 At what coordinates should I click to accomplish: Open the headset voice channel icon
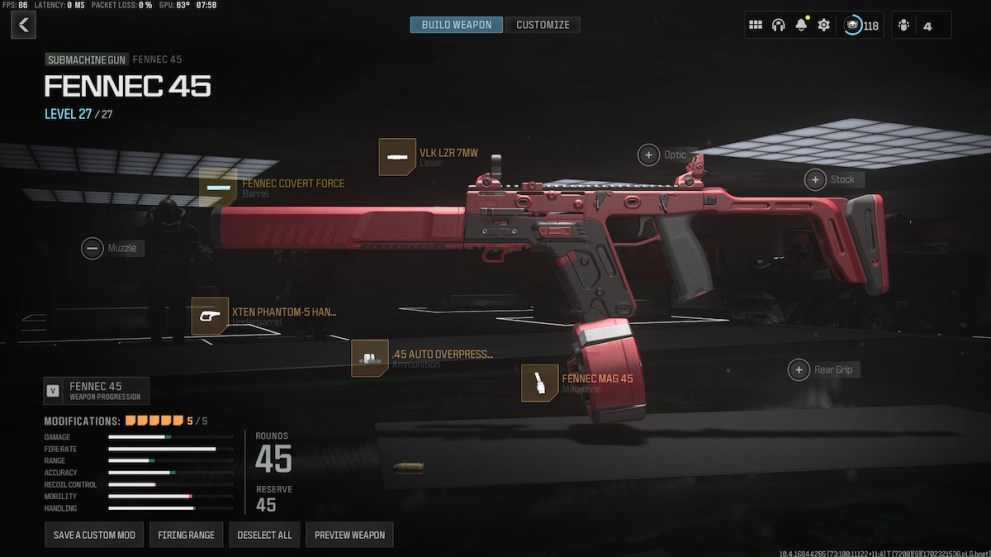tap(778, 25)
